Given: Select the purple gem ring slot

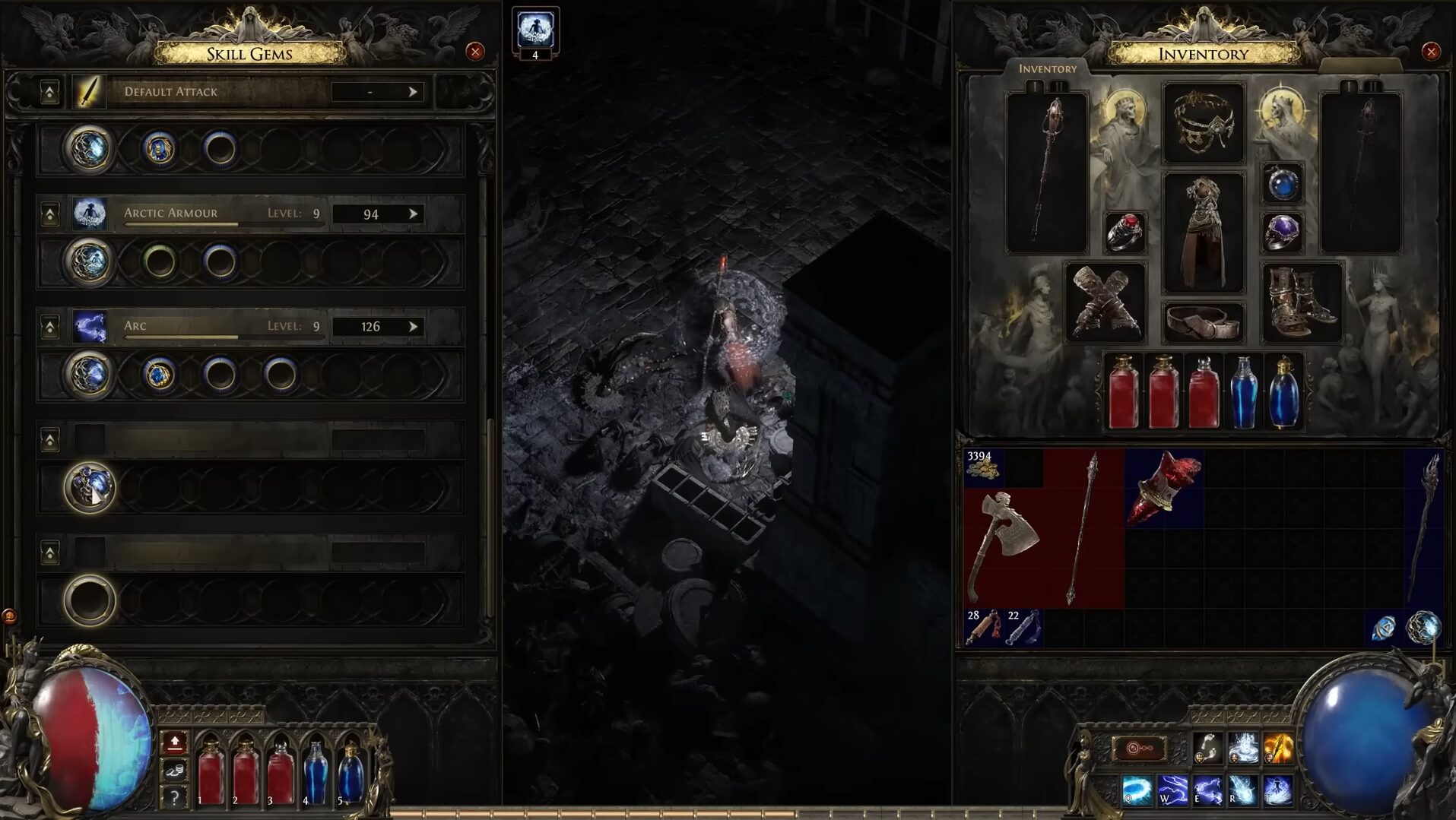Looking at the screenshot, I should point(1282,232).
